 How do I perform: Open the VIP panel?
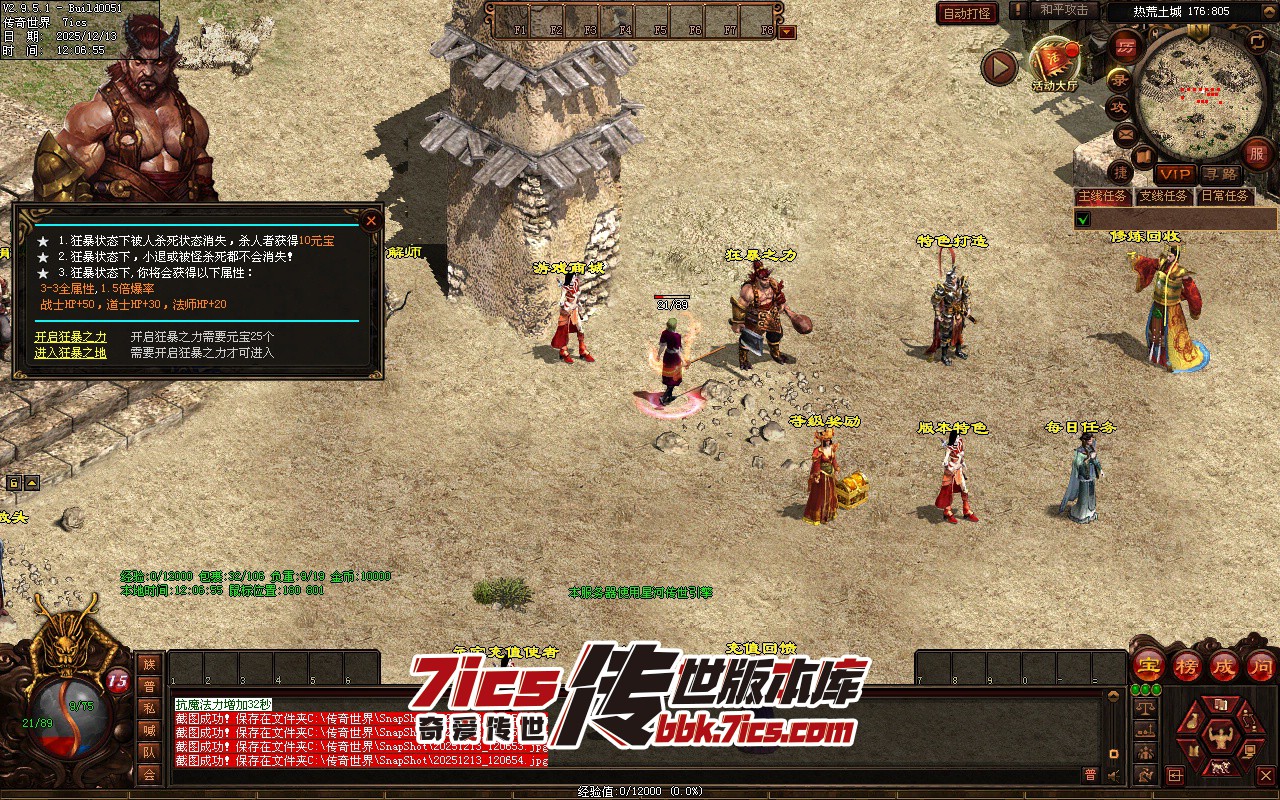click(x=1175, y=175)
